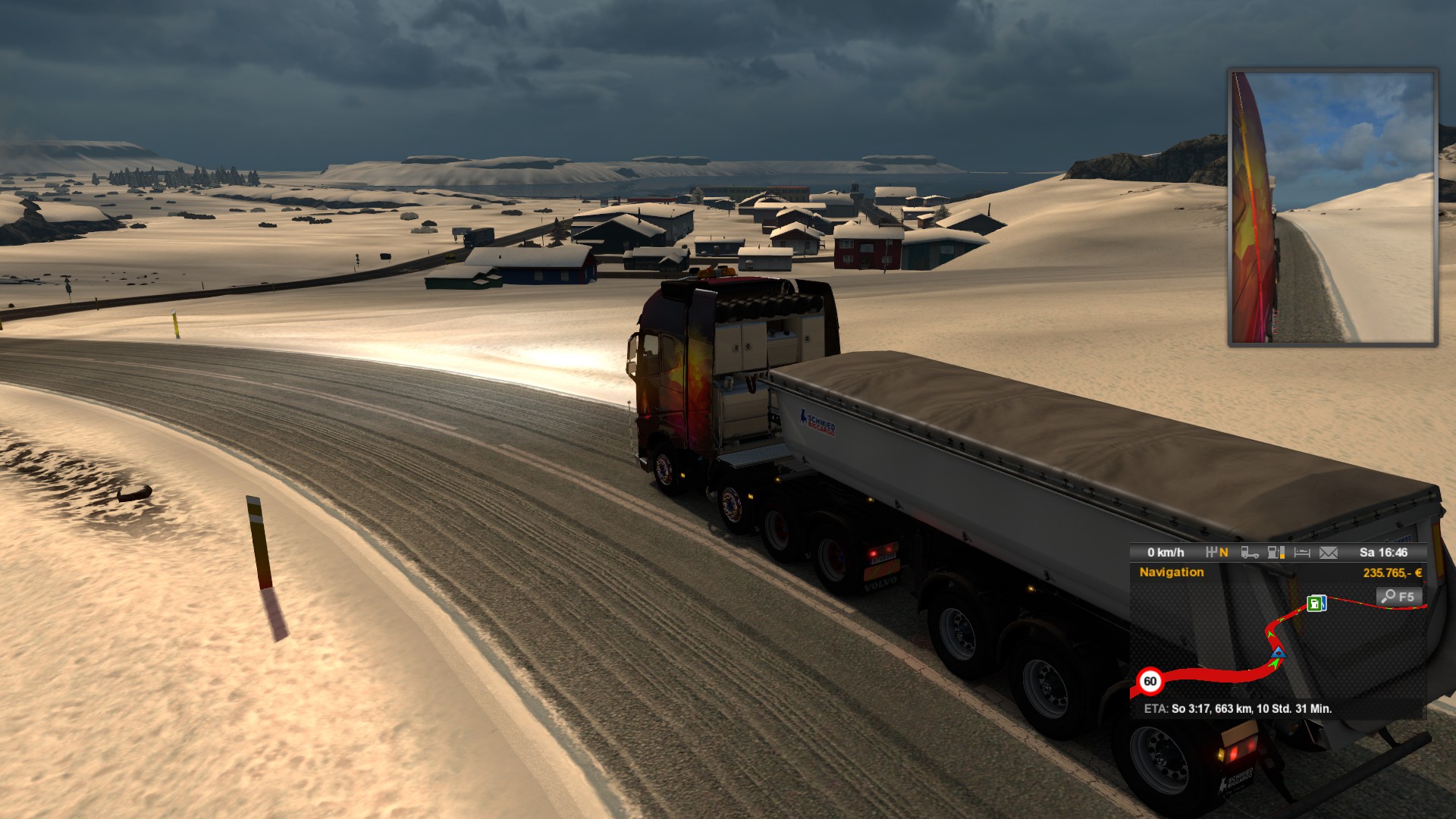Select the green gas station map marker
This screenshot has height=819, width=1456.
pos(1316,604)
